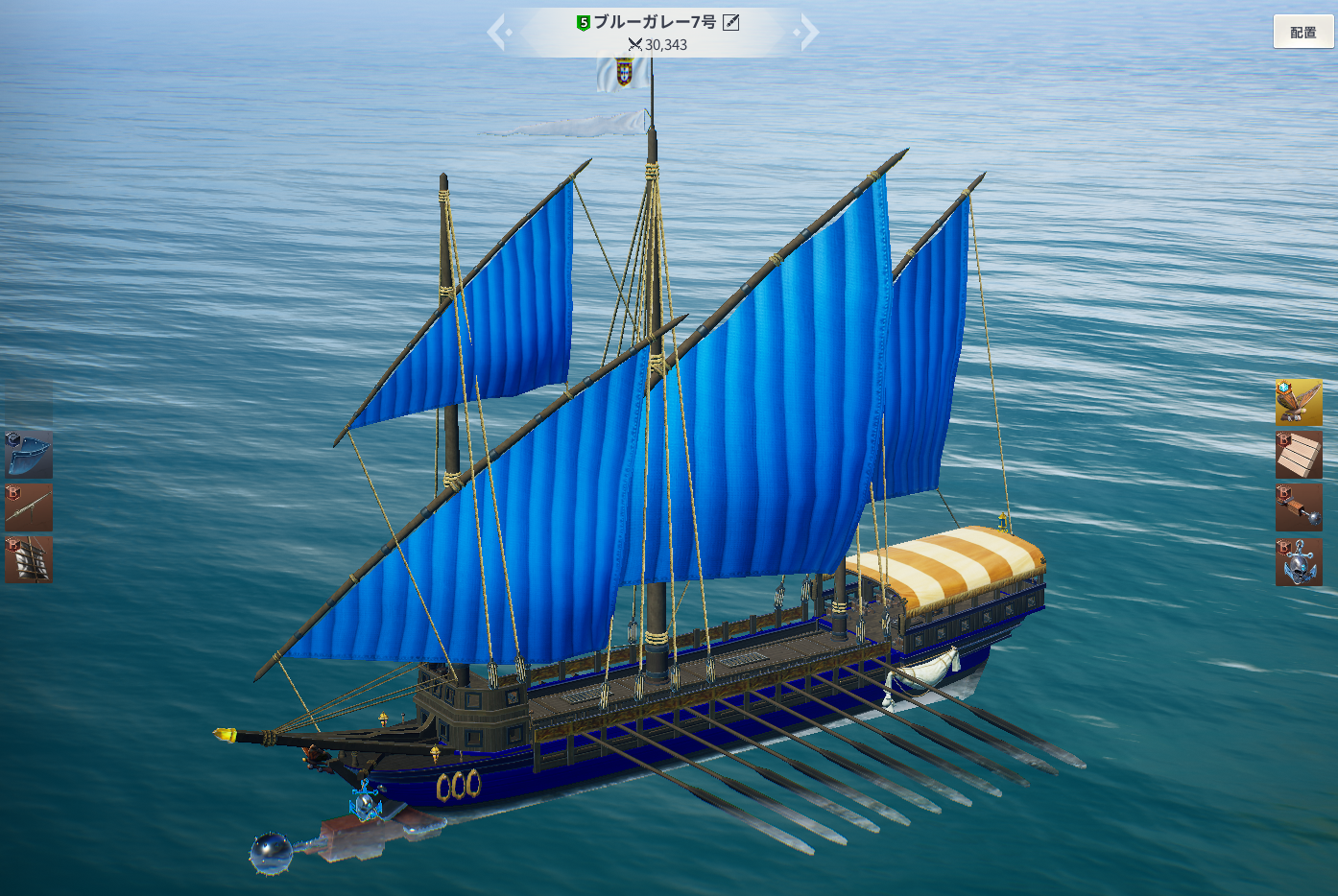
Task: Select the golden winged figurehead slot
Action: point(1299,402)
